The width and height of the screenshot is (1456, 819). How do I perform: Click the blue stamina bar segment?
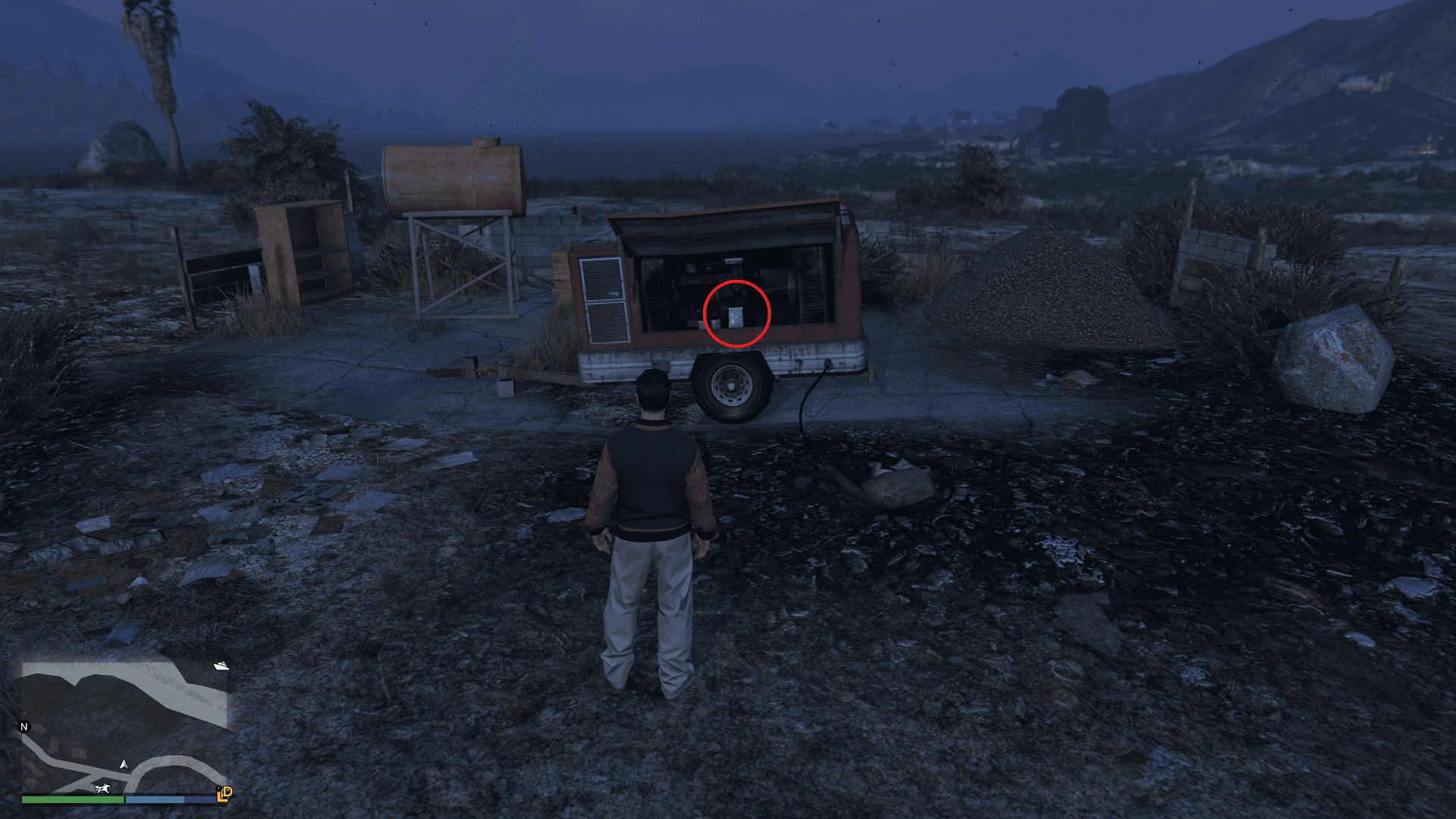coord(155,799)
